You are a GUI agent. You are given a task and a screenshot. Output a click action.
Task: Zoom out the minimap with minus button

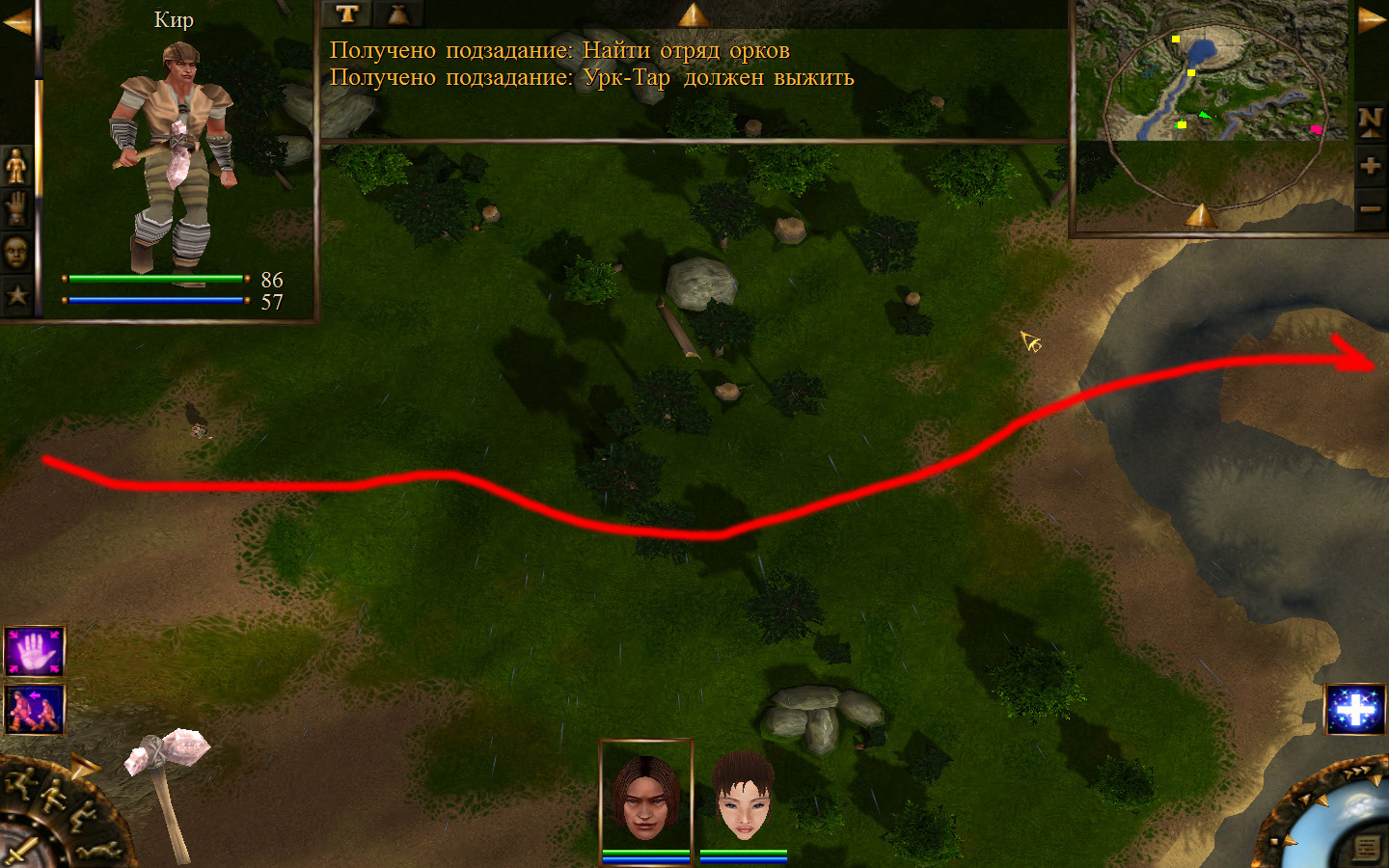click(1370, 208)
